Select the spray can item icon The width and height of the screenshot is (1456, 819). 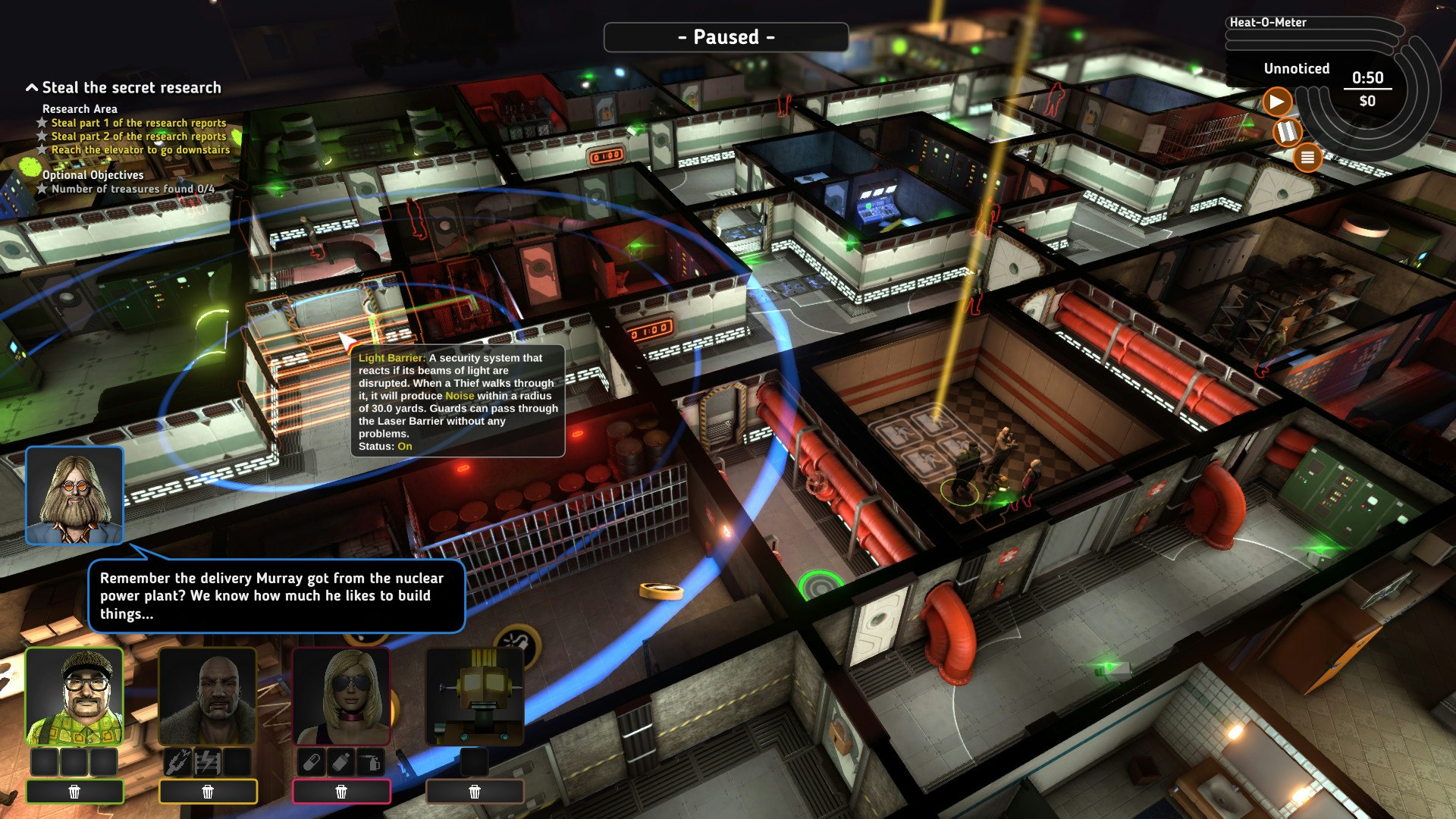coord(371,761)
